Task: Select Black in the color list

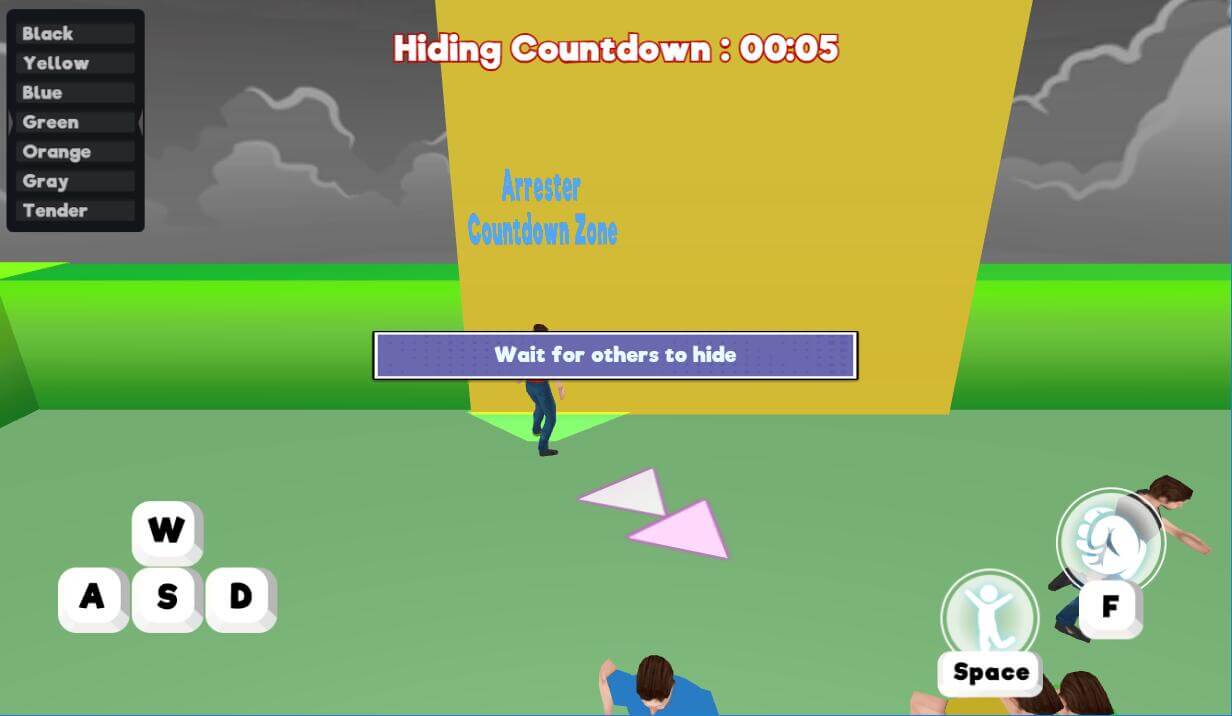Action: point(75,34)
